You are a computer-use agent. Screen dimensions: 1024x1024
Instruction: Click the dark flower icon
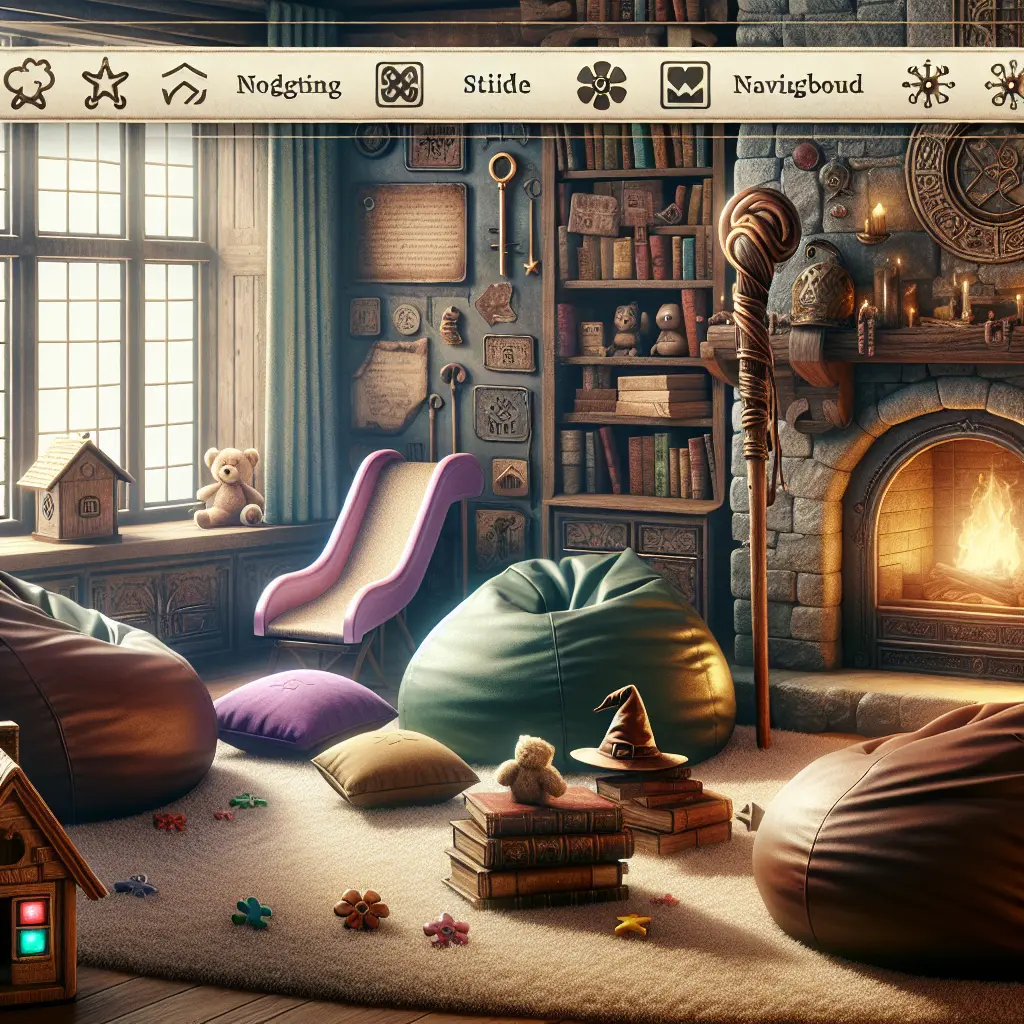click(x=601, y=85)
